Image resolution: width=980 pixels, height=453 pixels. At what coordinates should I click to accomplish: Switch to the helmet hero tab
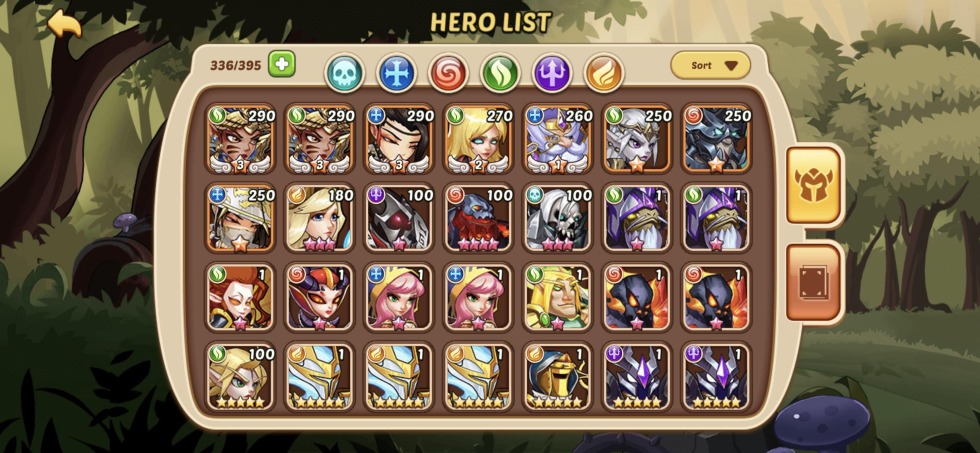[813, 185]
